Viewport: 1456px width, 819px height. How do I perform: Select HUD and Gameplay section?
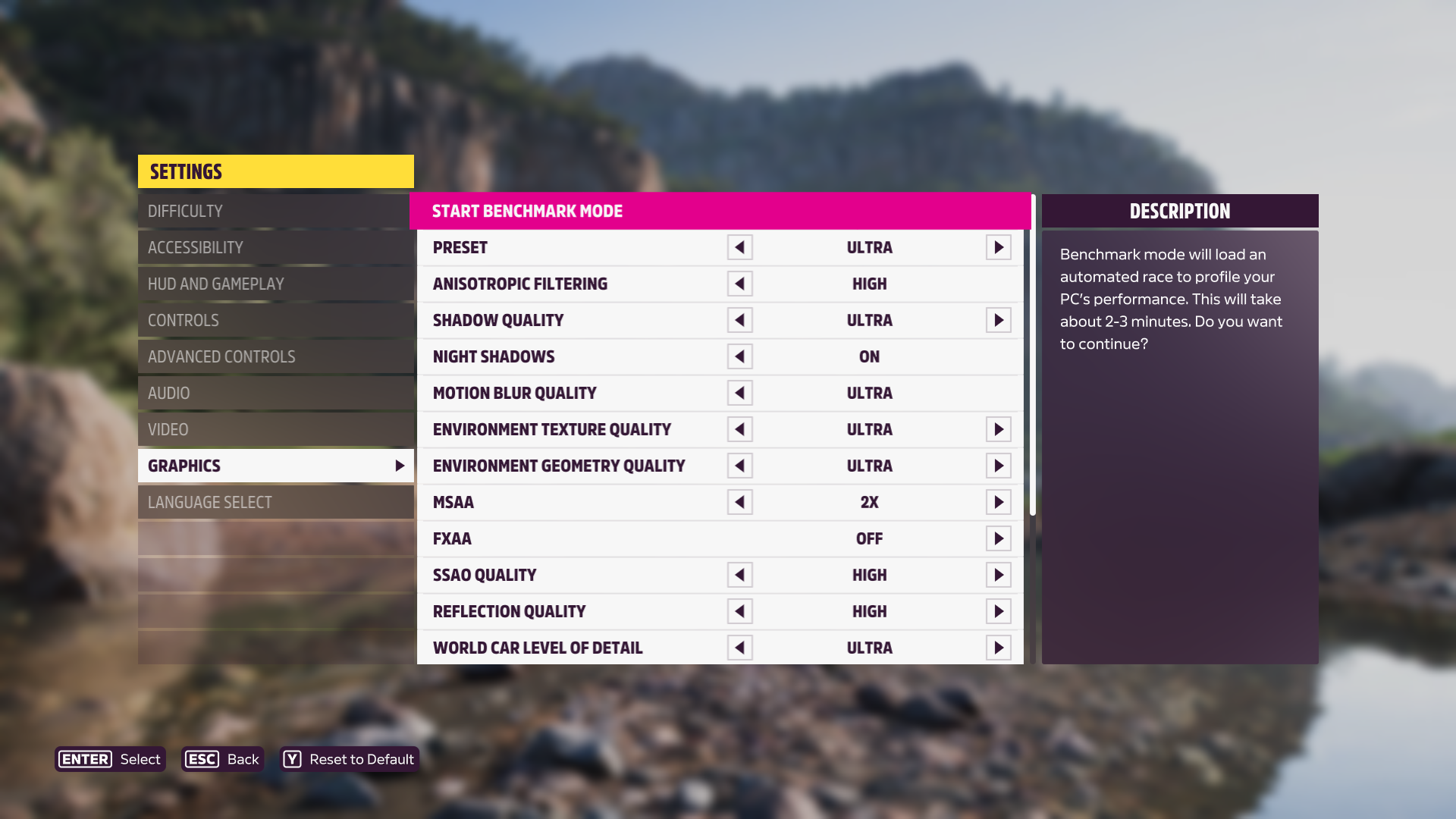(275, 284)
